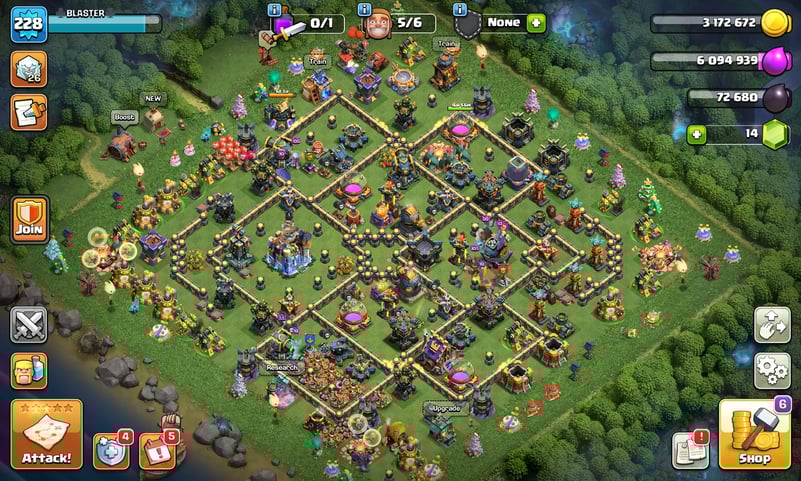This screenshot has height=481, width=801.
Task: Tap the Attack! map button
Action: click(x=46, y=435)
